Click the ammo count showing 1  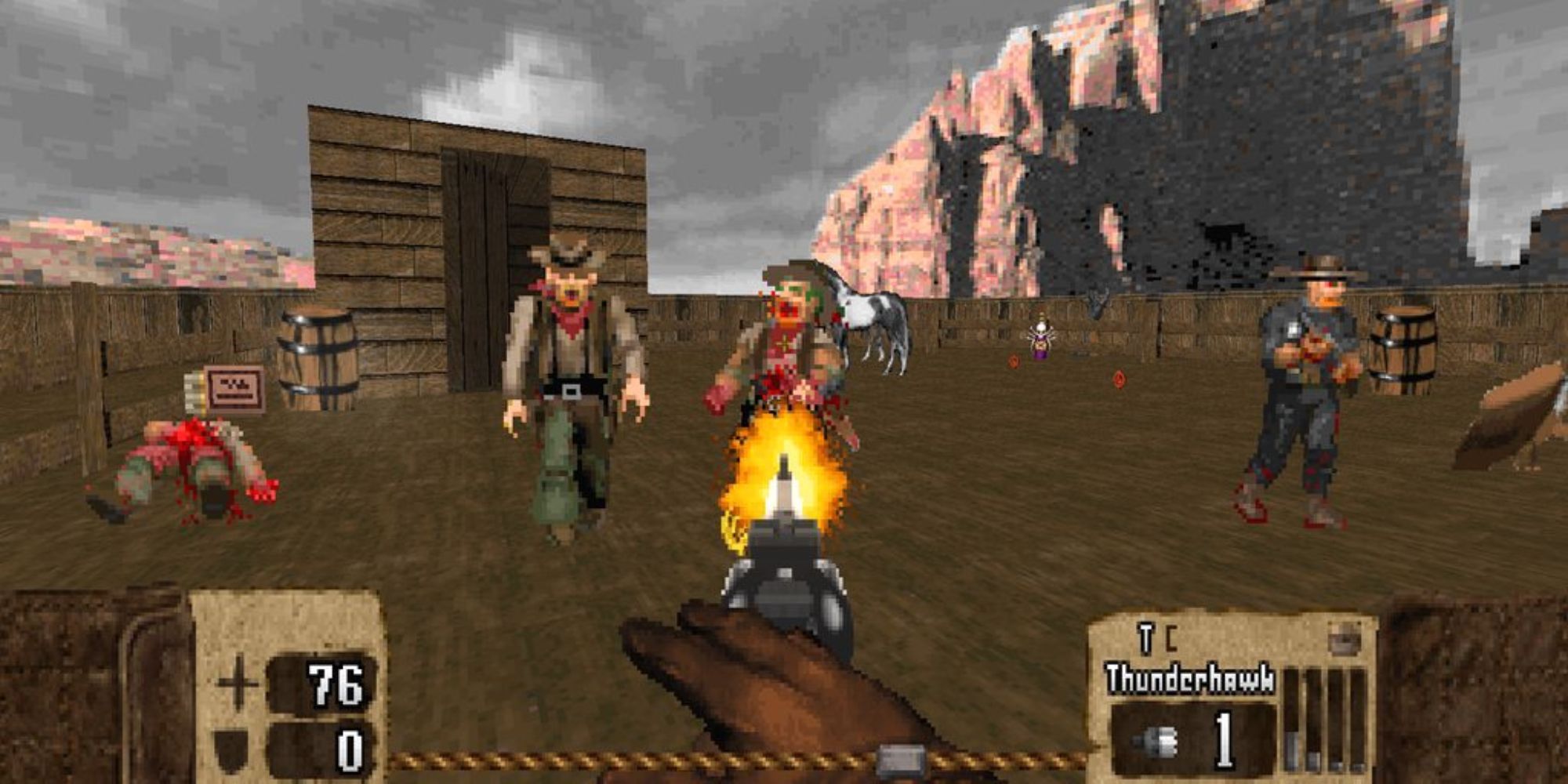tap(1225, 741)
